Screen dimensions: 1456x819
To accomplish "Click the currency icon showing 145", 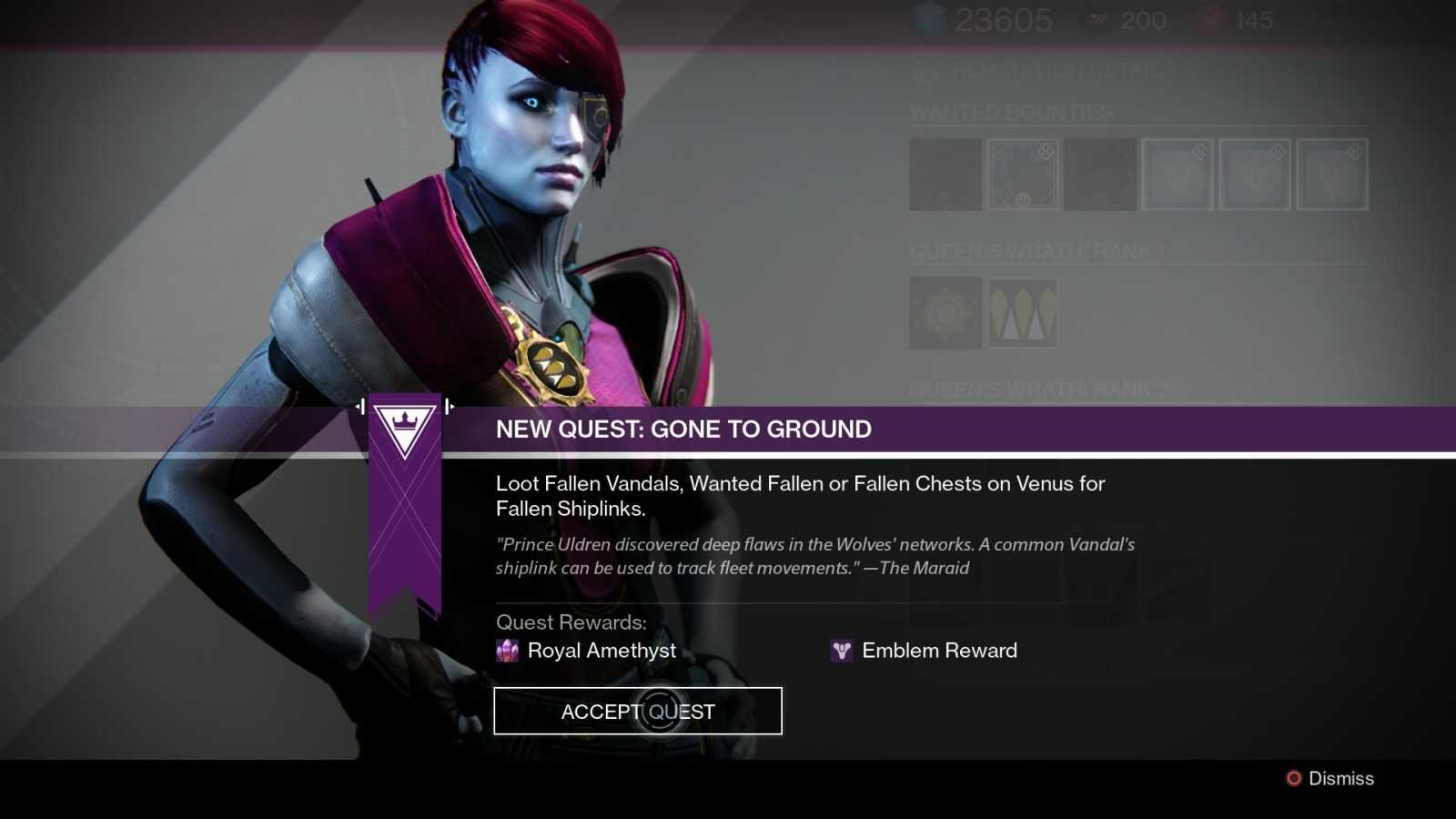I will (1210, 20).
